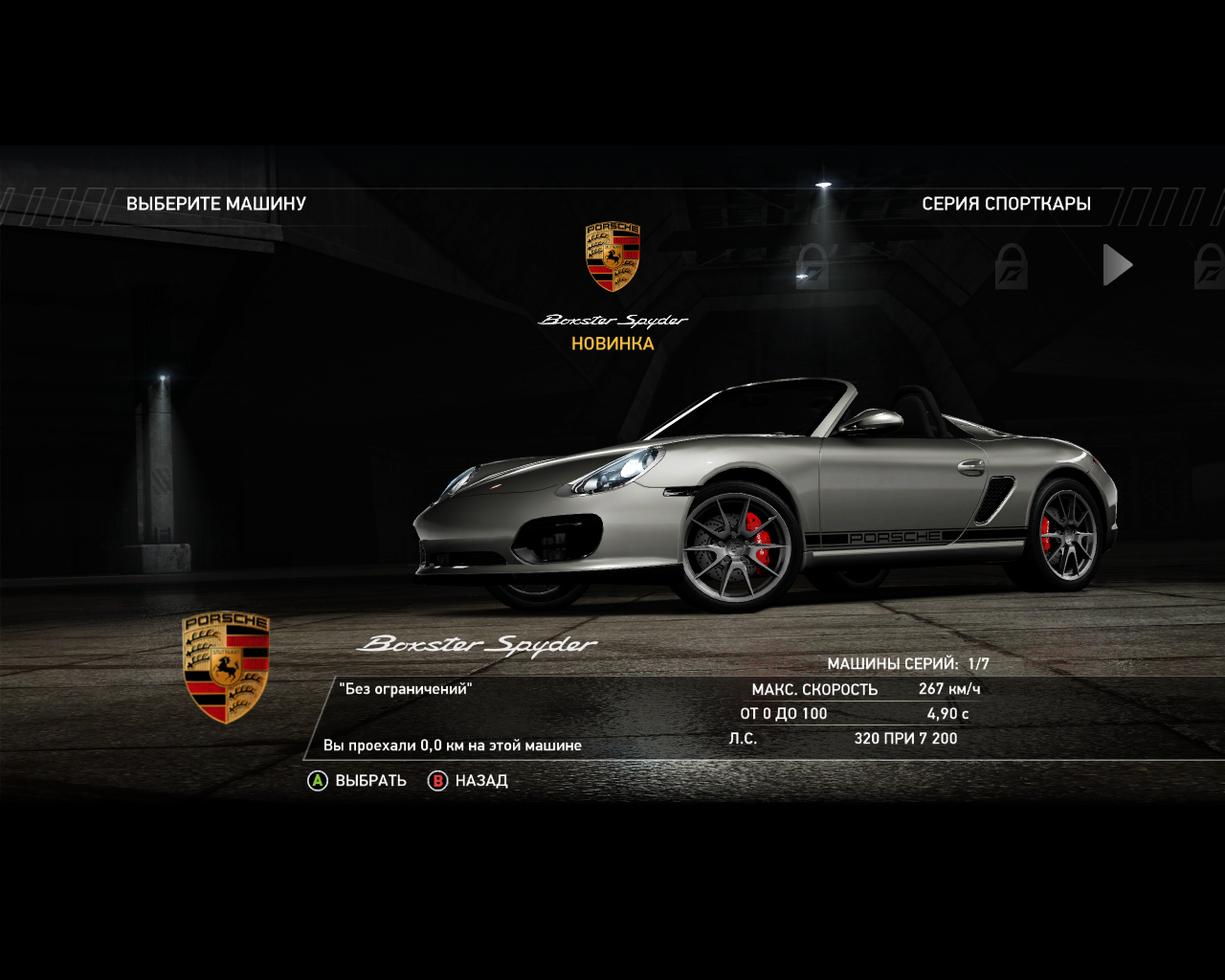
Task: Show the next car with the right arrow
Action: pyautogui.click(x=1117, y=265)
